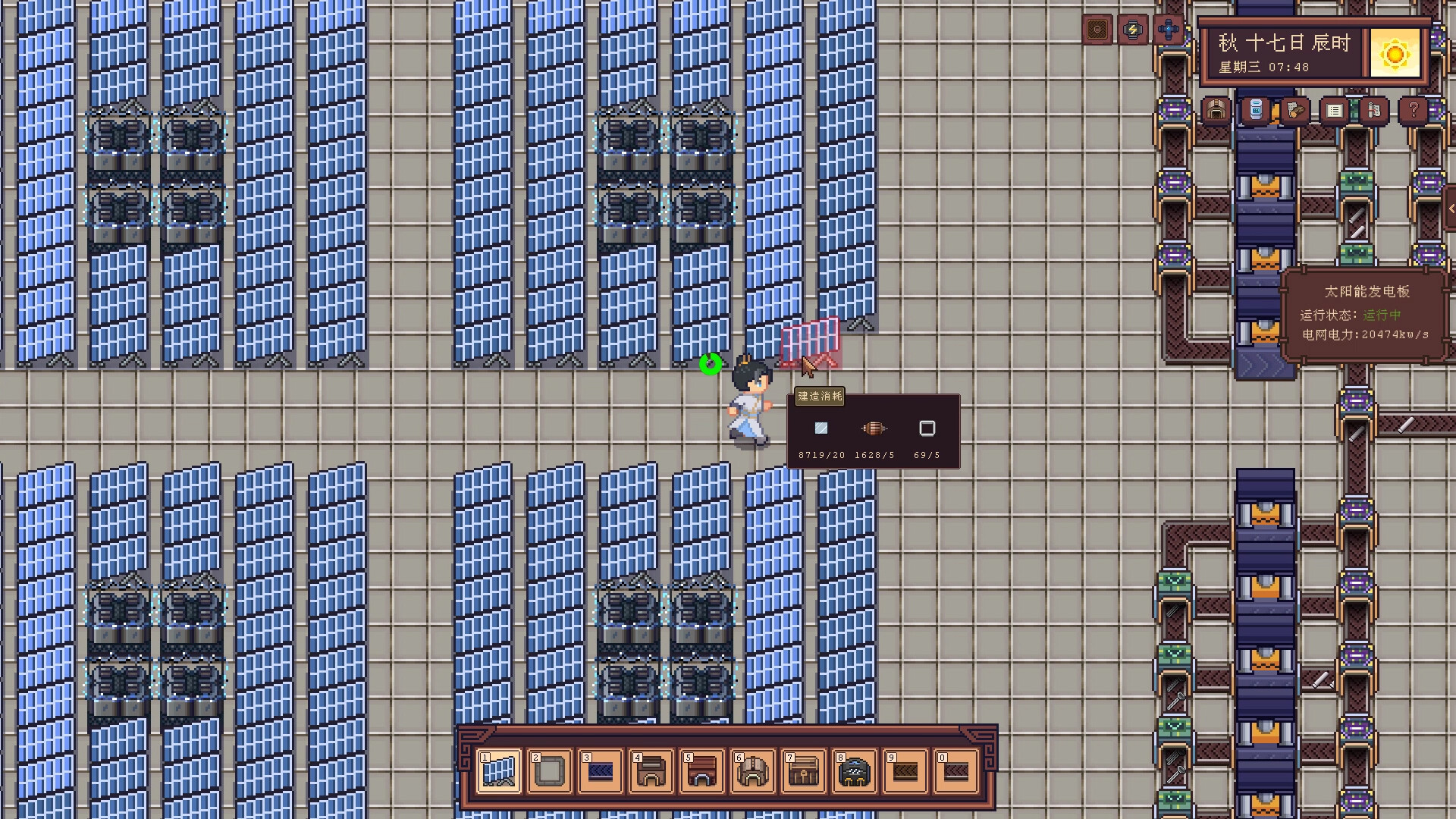Open the map scroll icon near top right
This screenshot has height=819, width=1456.
[1373, 111]
